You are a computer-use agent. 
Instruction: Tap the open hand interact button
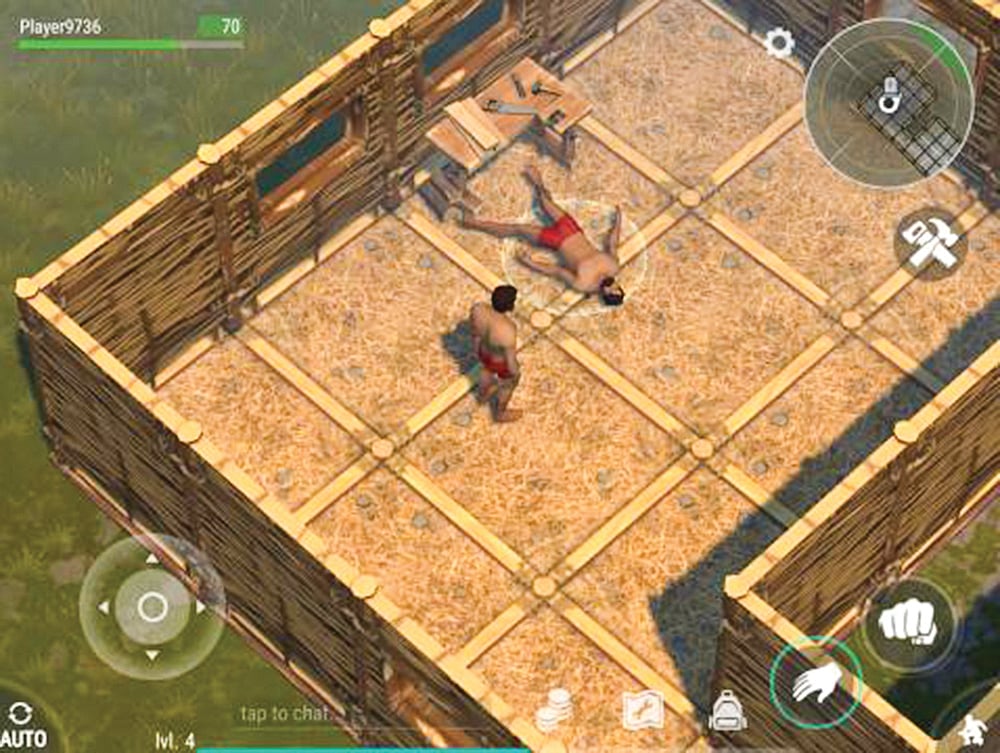pyautogui.click(x=816, y=682)
